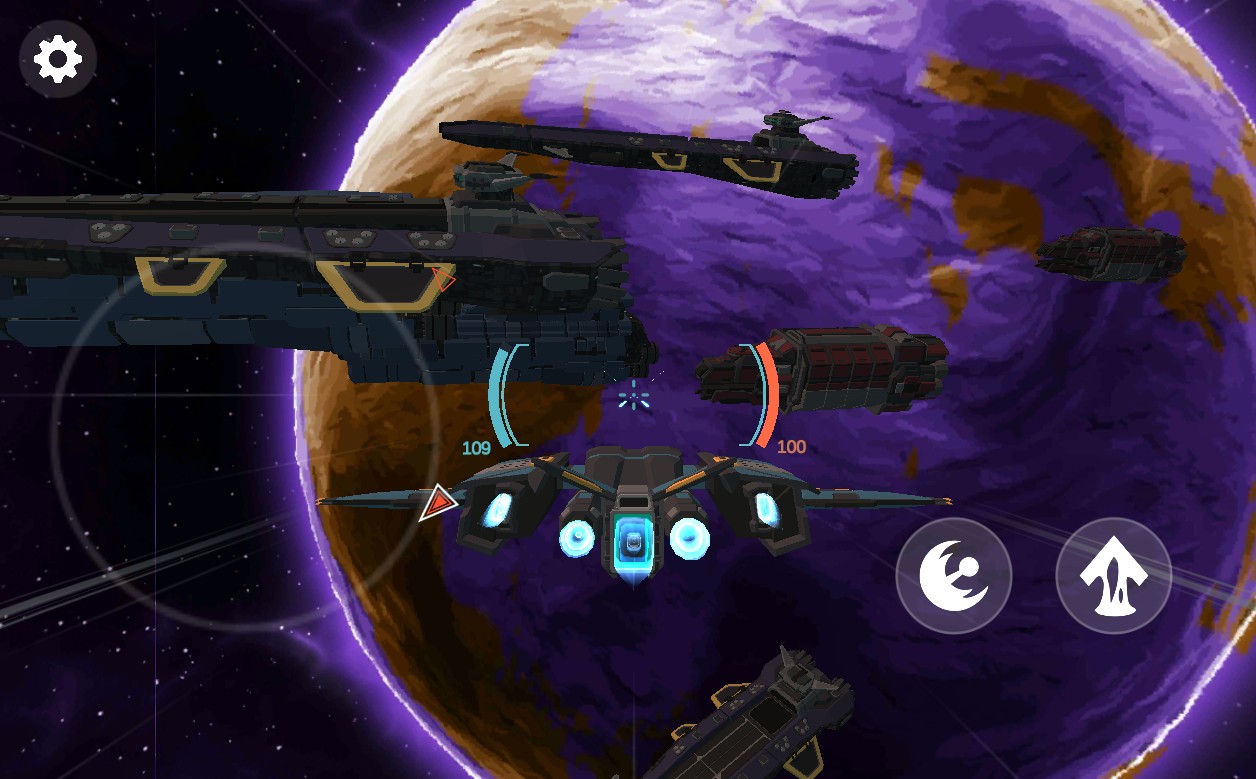Screen dimensions: 1256x779
Task: Activate the upward arrow boost button
Action: pos(1113,576)
